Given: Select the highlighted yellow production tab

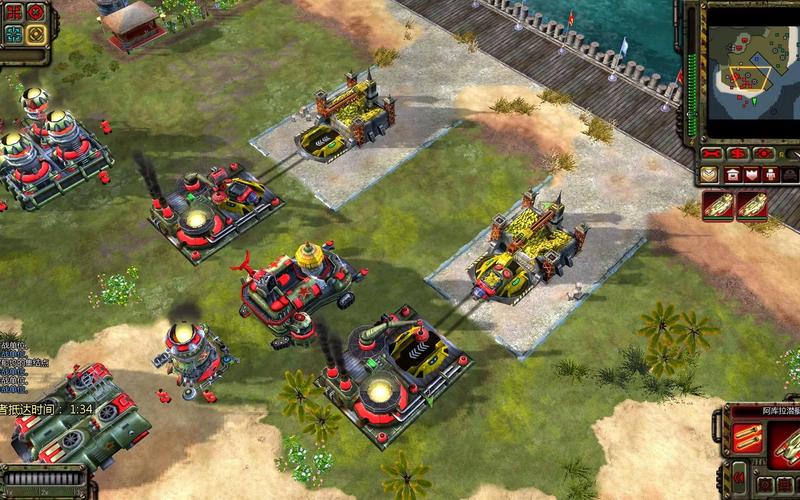Looking at the screenshot, I should pyautogui.click(x=708, y=174).
